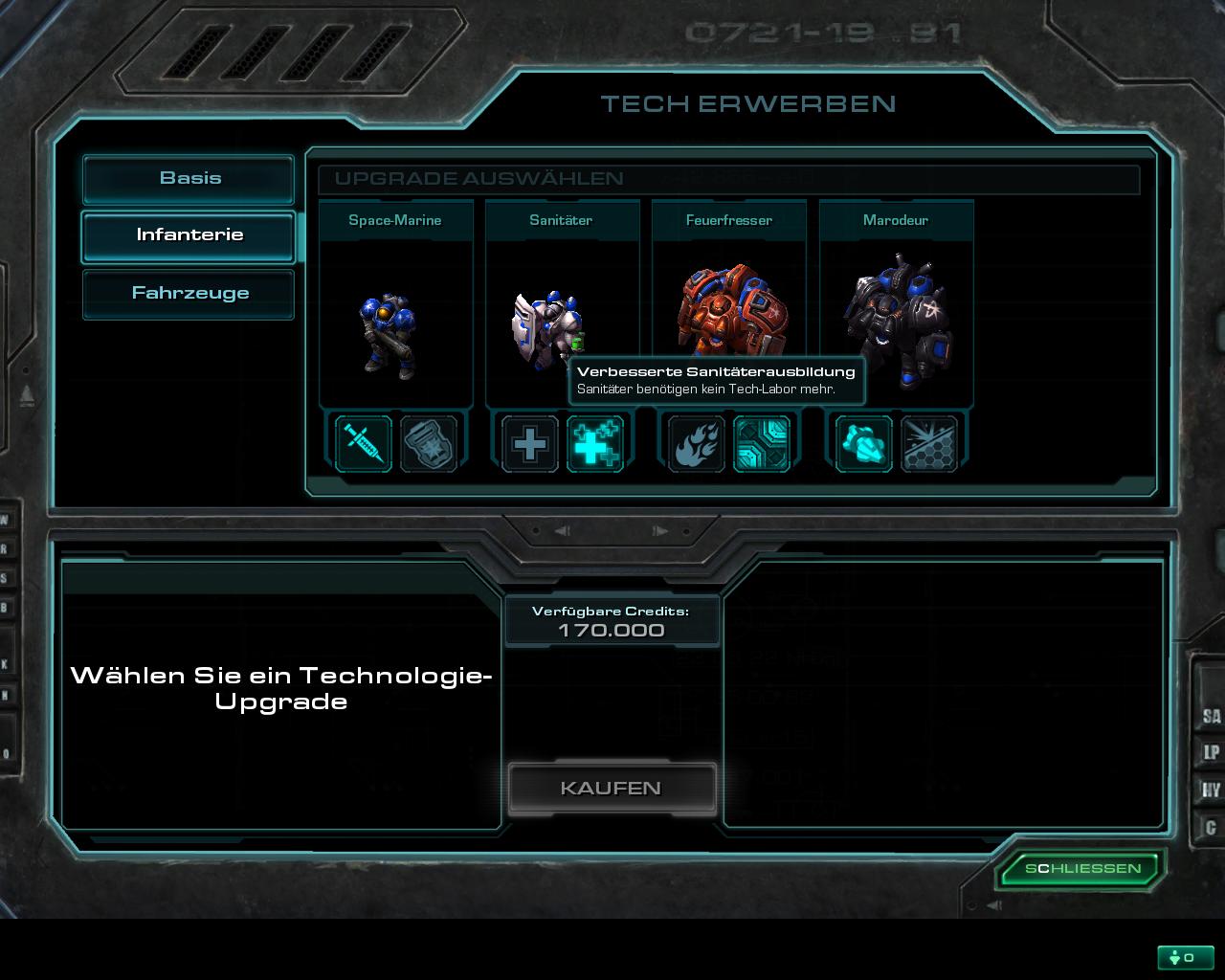The width and height of the screenshot is (1225, 980).
Task: Select the Infanterie category tab
Action: [x=189, y=235]
